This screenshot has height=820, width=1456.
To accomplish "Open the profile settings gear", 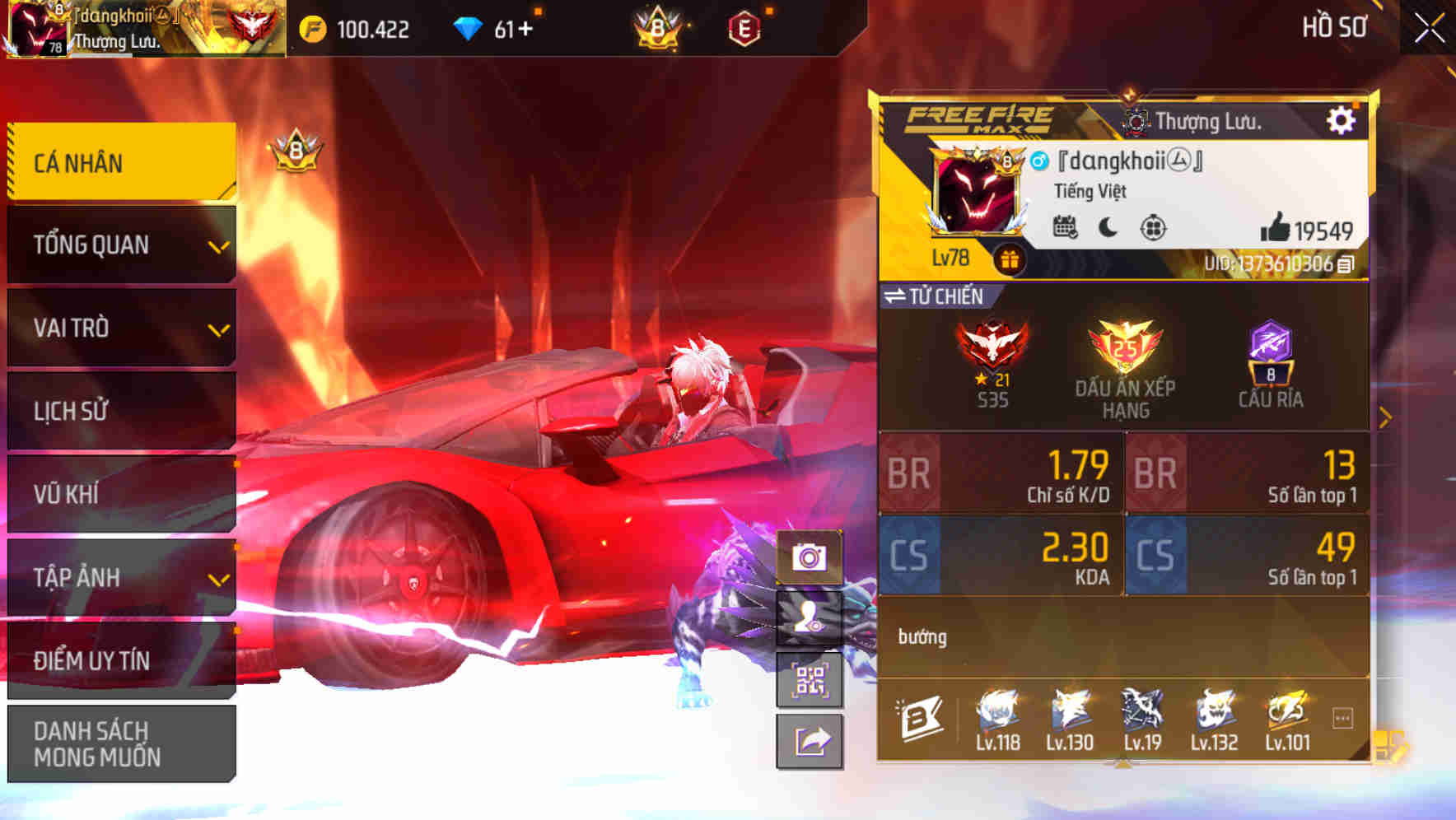I will click(1342, 119).
